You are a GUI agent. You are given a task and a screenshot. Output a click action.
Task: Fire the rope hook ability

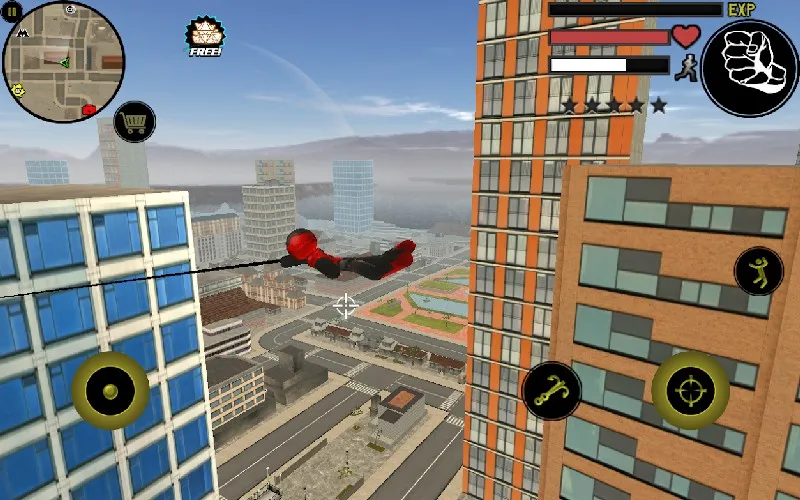(551, 392)
